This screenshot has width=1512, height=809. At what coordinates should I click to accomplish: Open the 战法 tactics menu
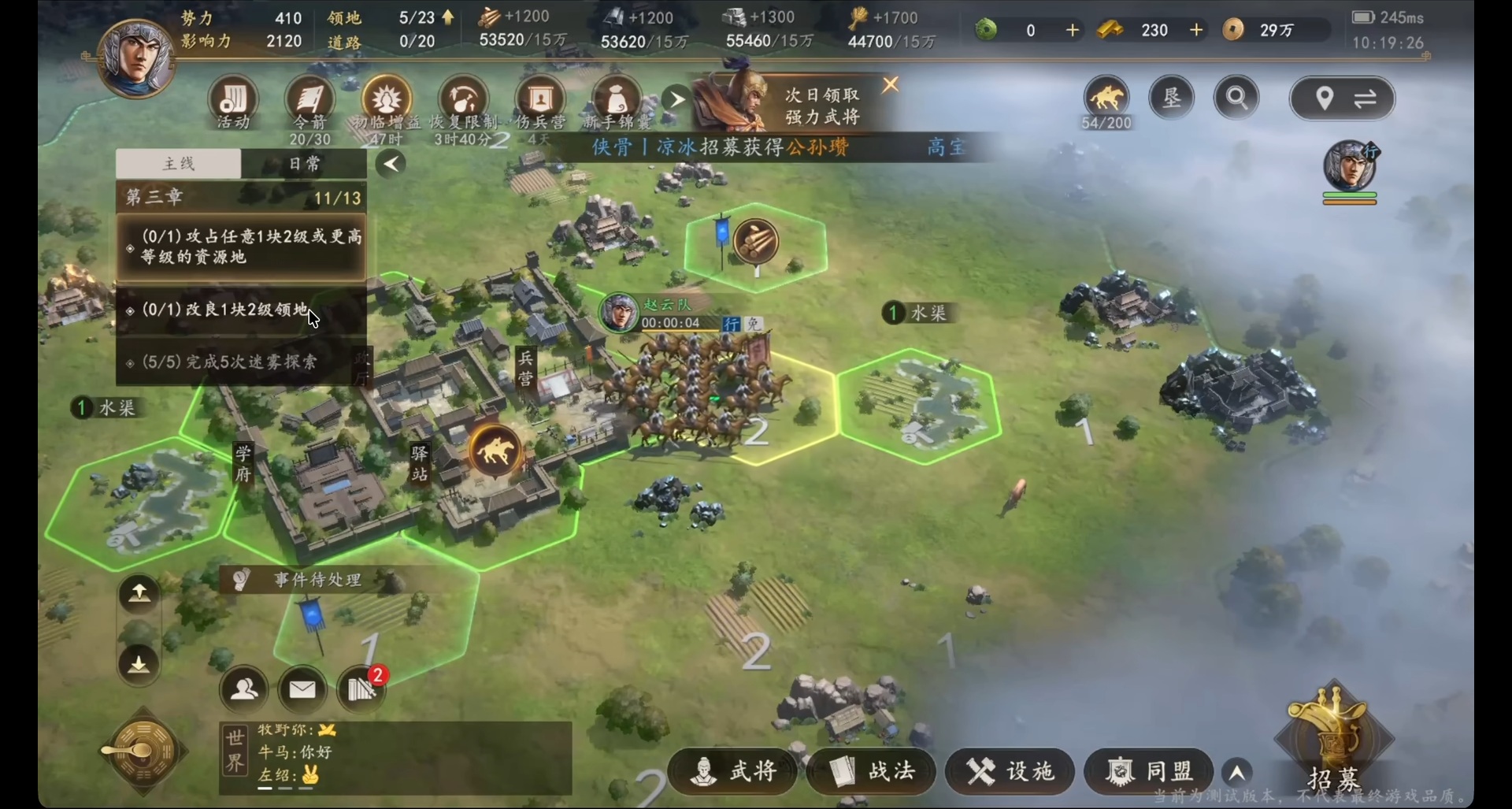click(872, 771)
